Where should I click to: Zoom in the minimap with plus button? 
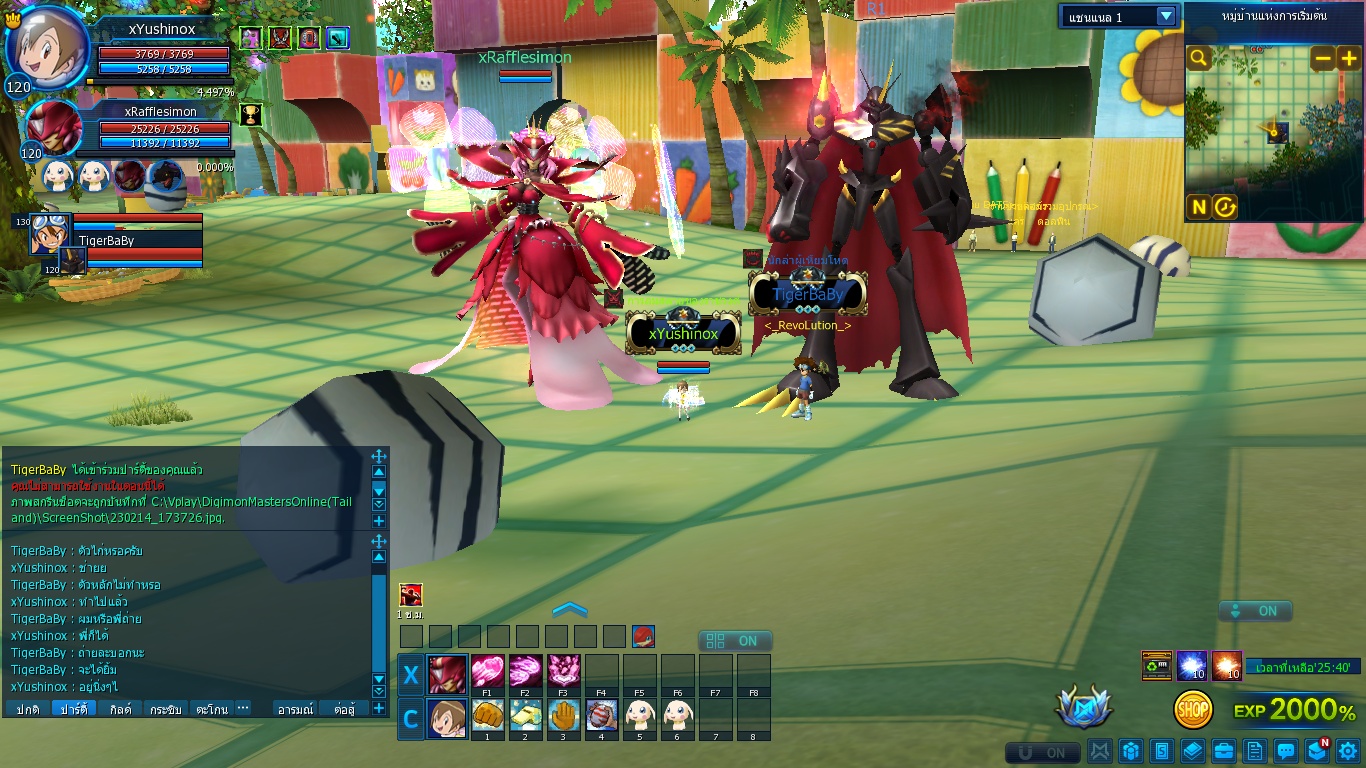[1348, 59]
